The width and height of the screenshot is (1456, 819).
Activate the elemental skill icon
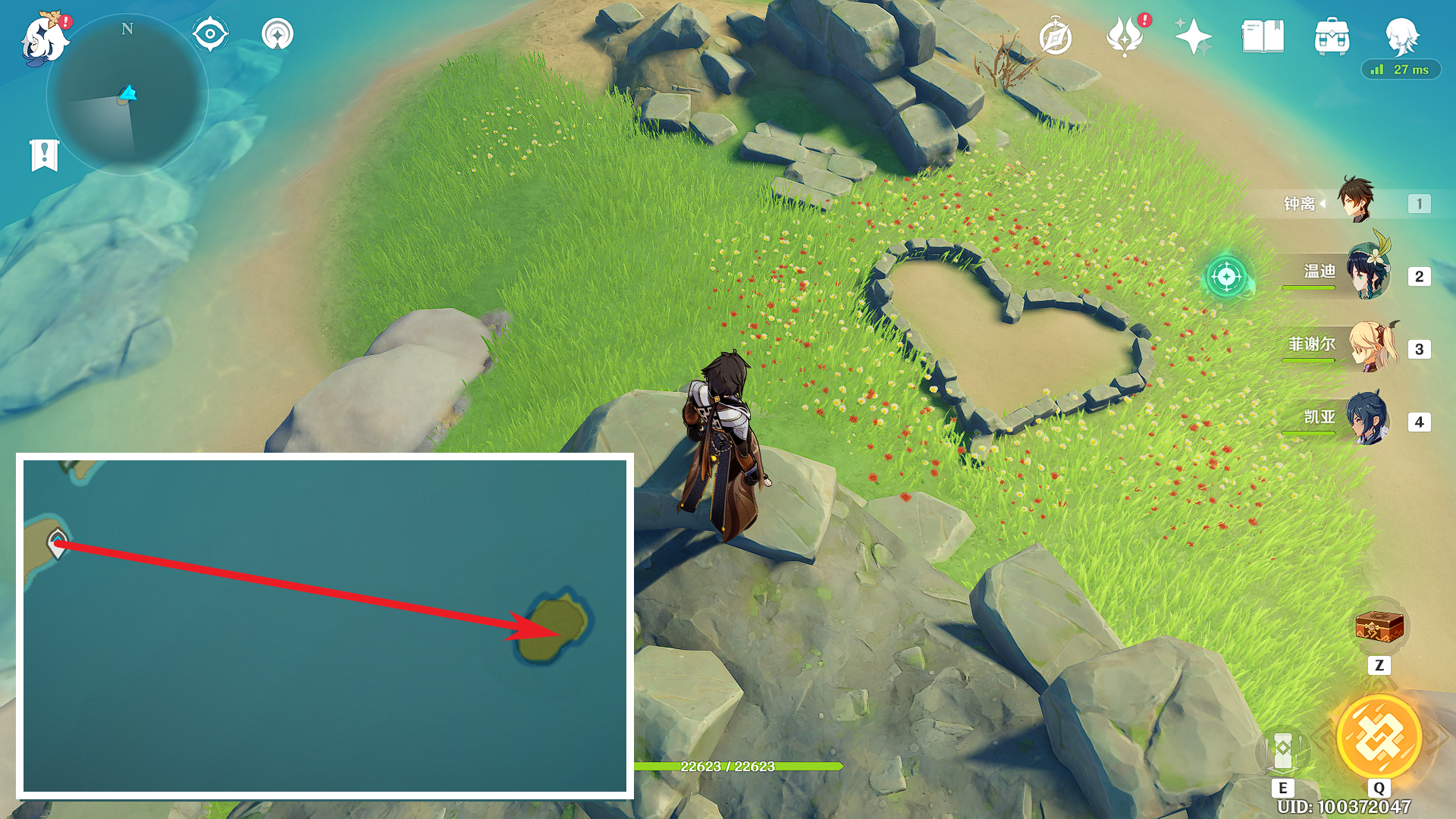[x=1283, y=751]
